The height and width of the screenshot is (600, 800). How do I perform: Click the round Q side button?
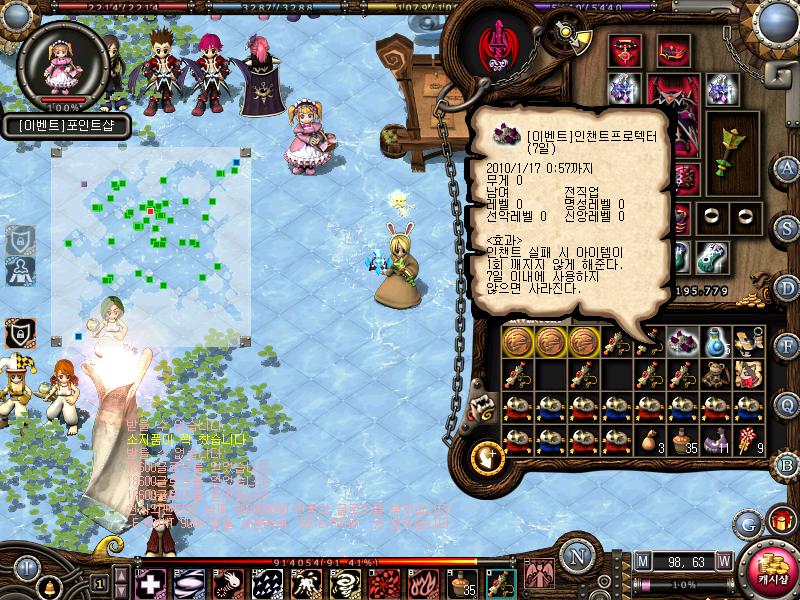tap(786, 404)
